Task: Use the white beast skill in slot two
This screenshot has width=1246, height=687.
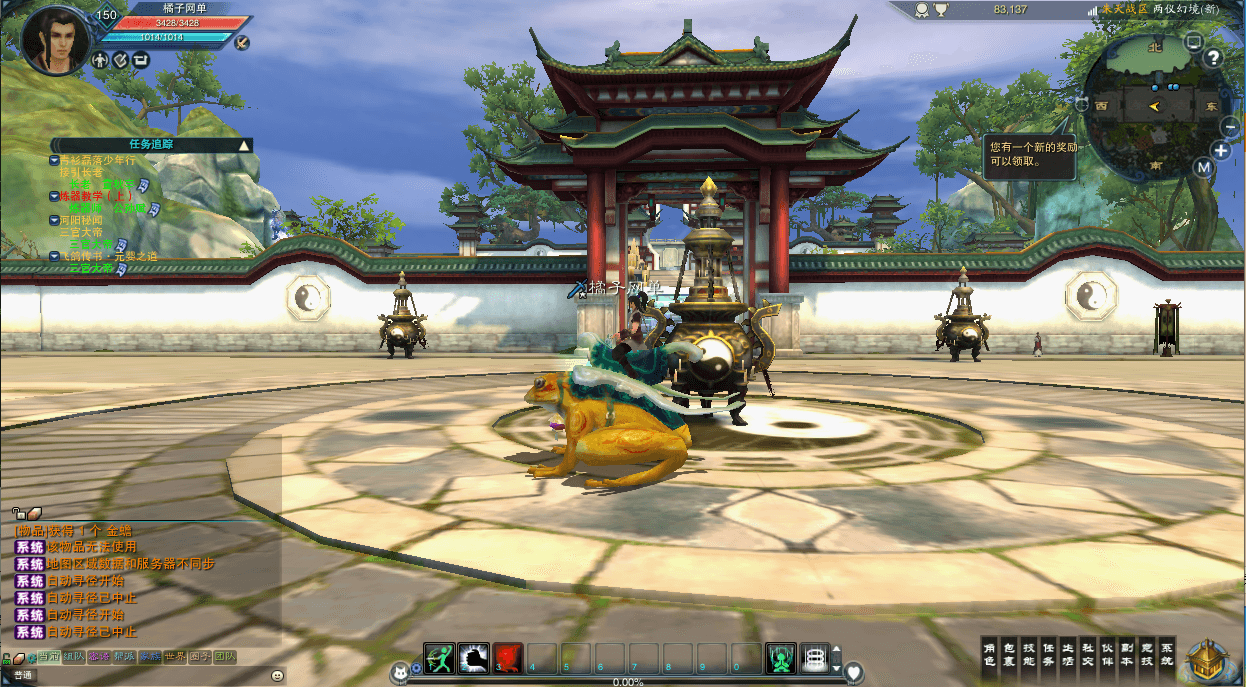Action: 473,658
